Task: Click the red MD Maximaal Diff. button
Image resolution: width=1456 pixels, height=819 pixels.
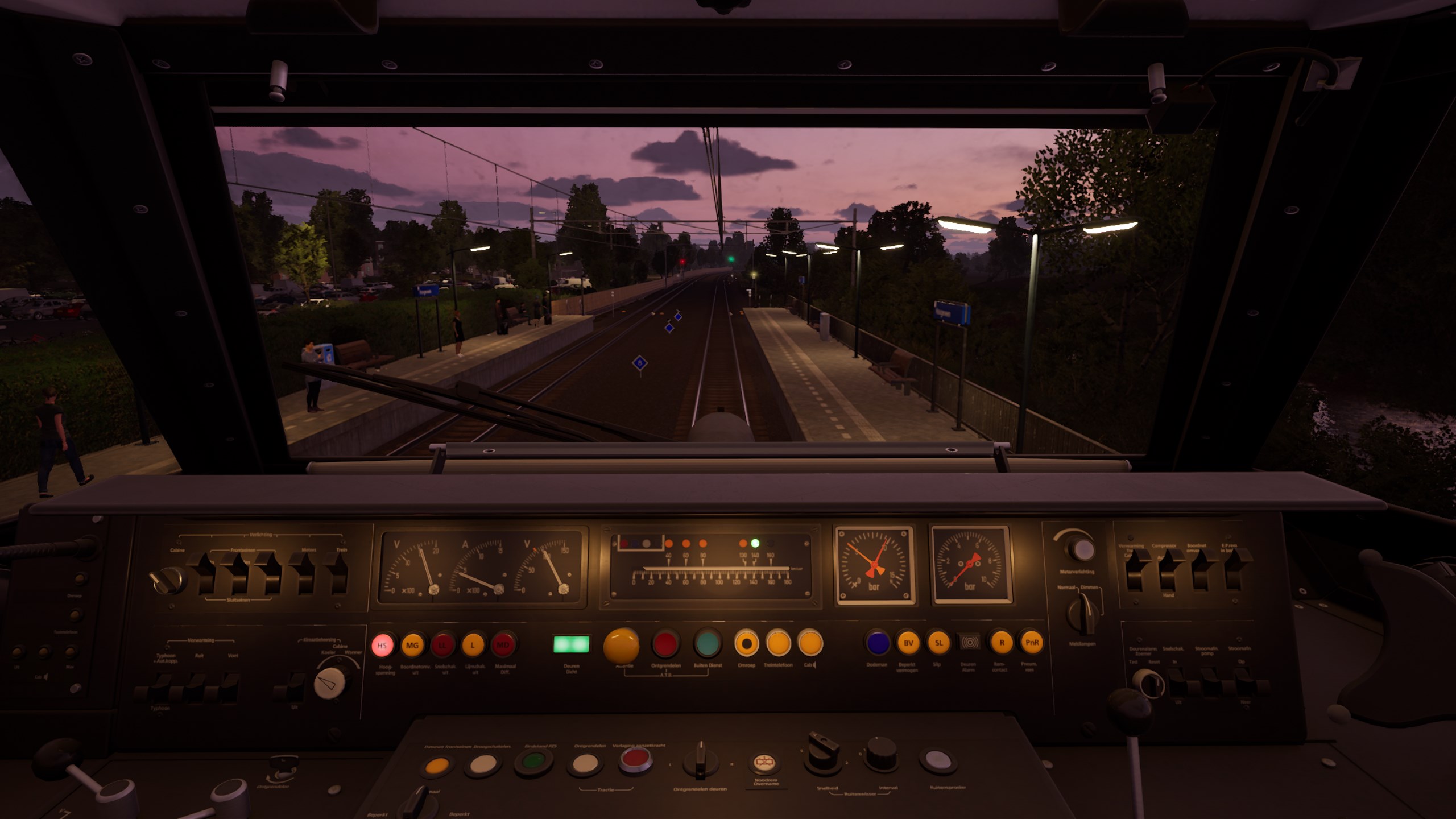Action: [503, 646]
